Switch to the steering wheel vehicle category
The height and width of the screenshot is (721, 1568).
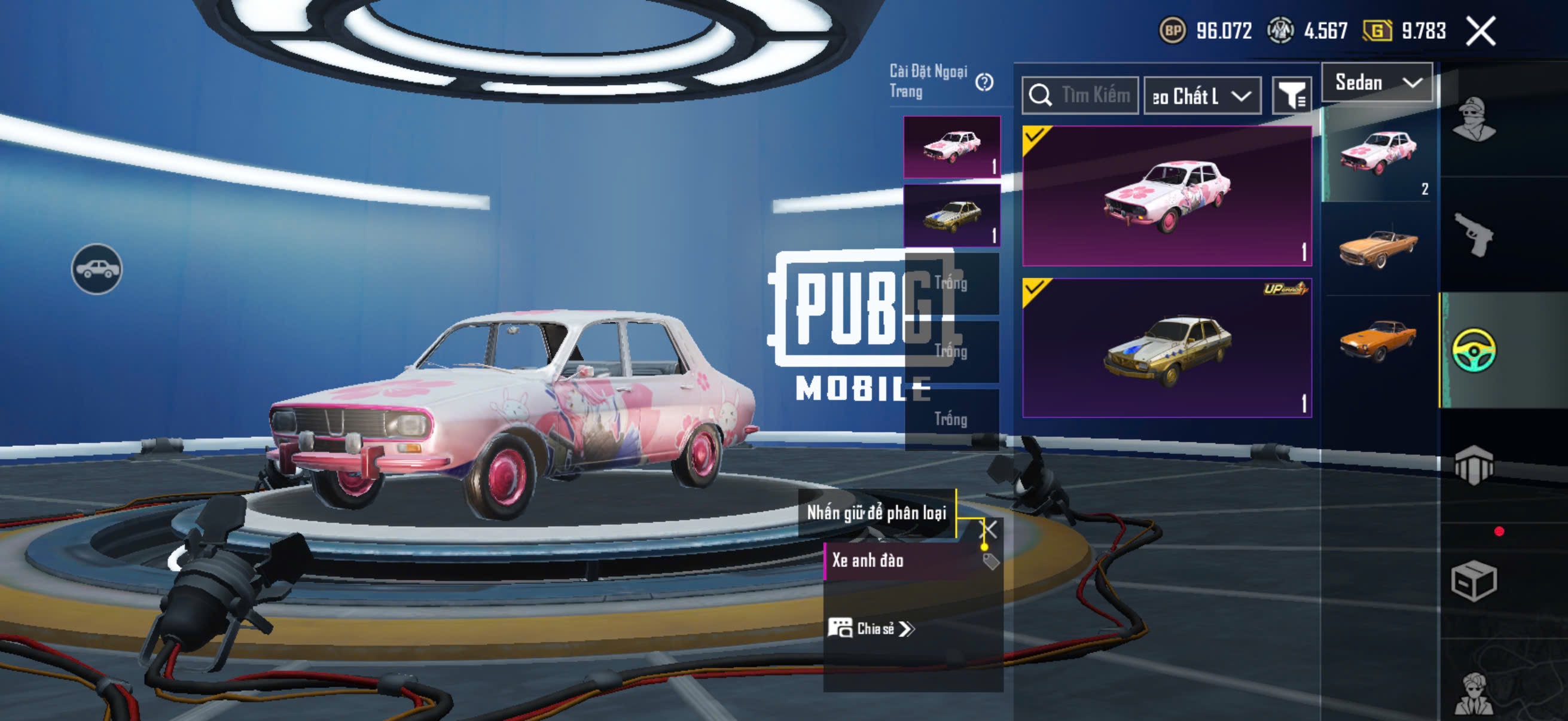(1474, 350)
